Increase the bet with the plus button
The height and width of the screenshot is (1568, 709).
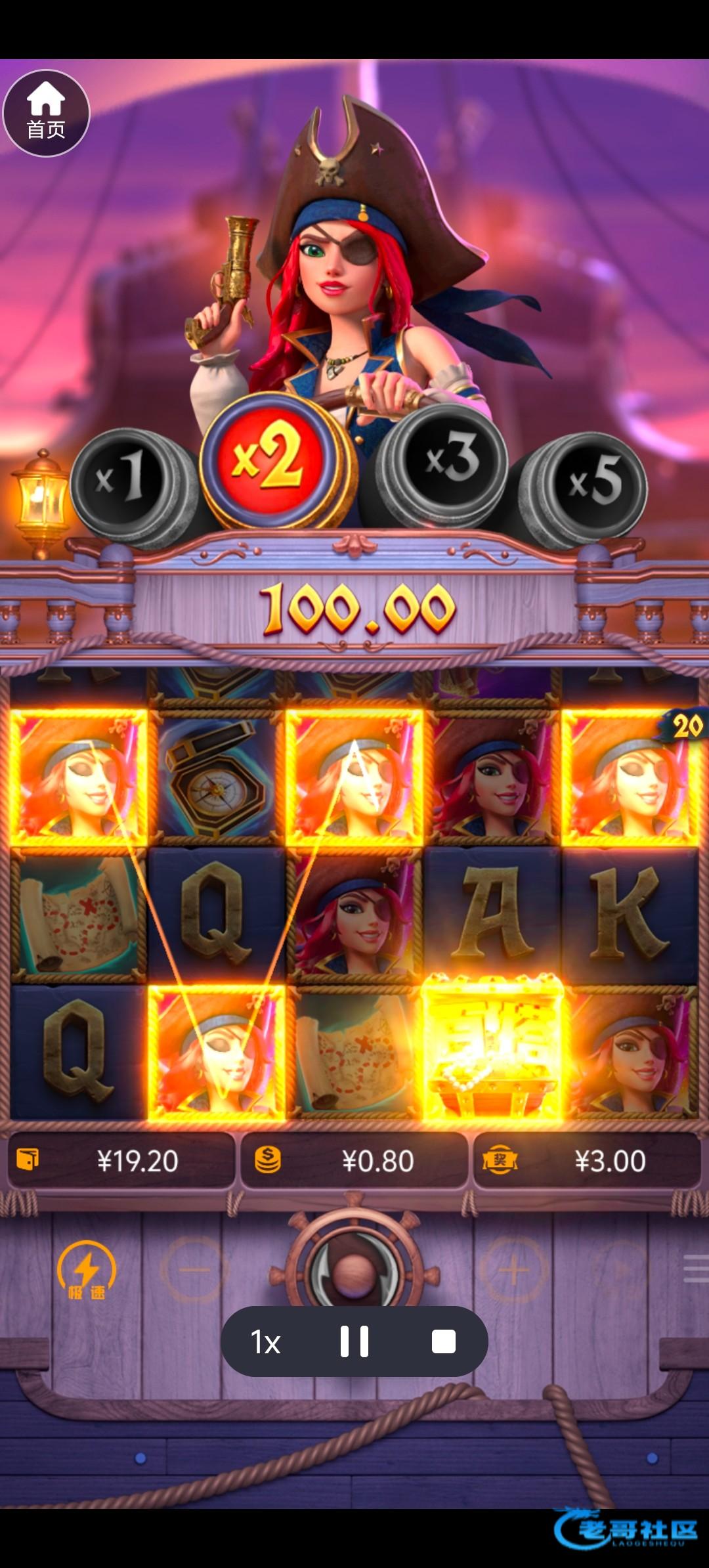513,1270
